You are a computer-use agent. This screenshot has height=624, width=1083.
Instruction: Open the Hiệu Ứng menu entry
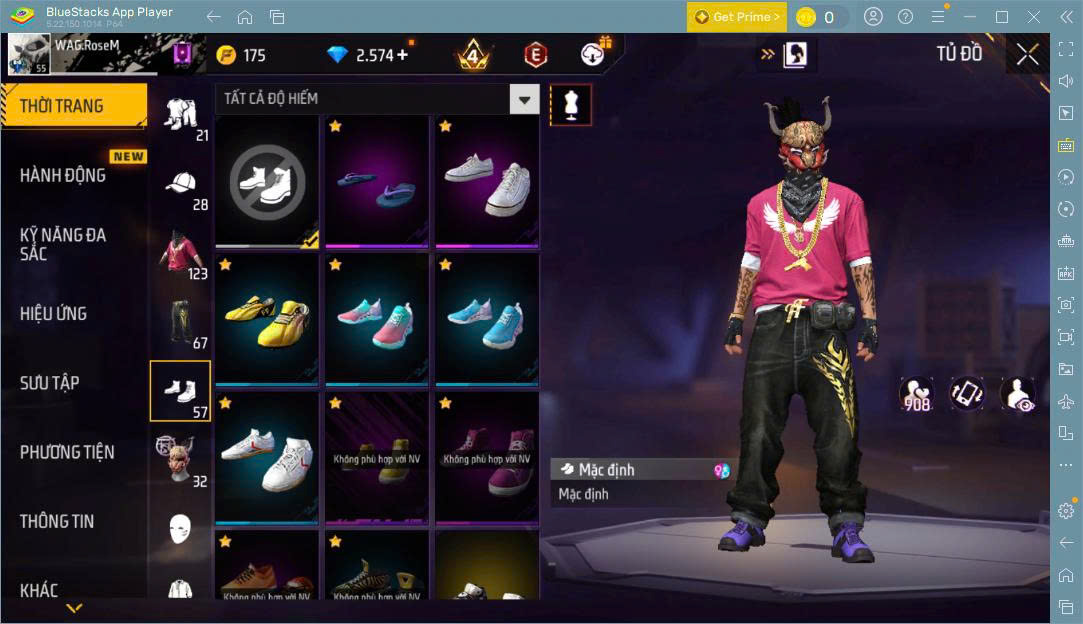pos(54,313)
